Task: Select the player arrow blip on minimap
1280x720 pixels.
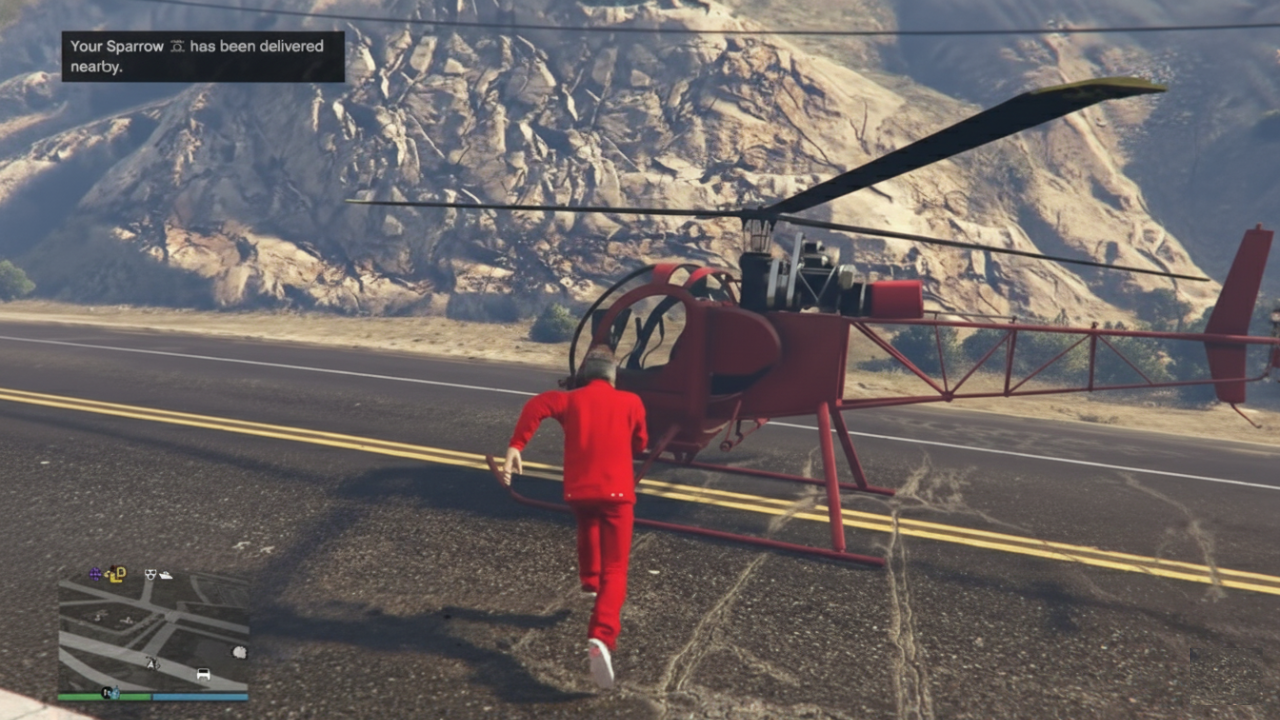Action: pos(153,662)
